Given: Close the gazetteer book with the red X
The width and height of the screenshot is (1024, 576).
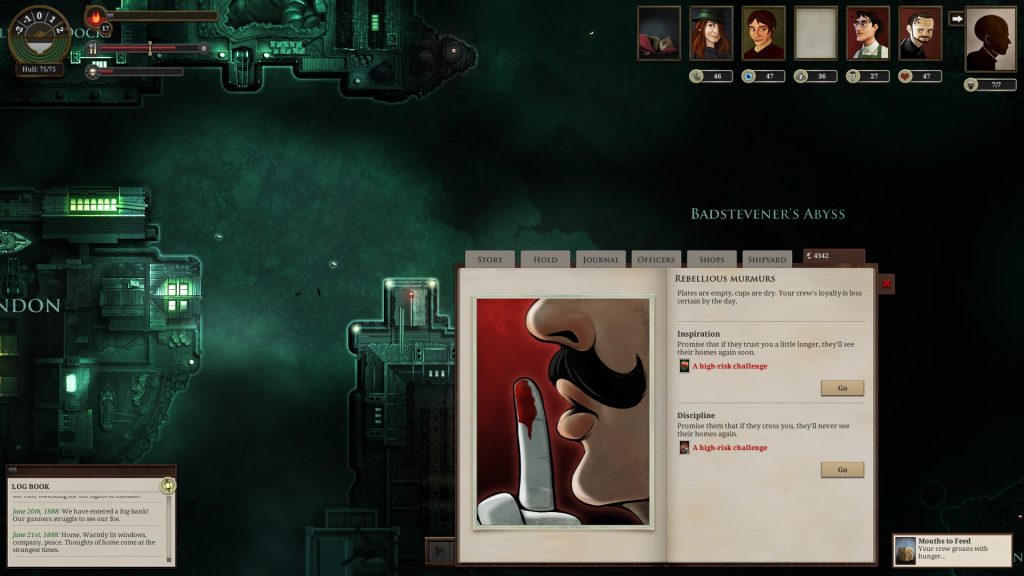Looking at the screenshot, I should [x=886, y=285].
